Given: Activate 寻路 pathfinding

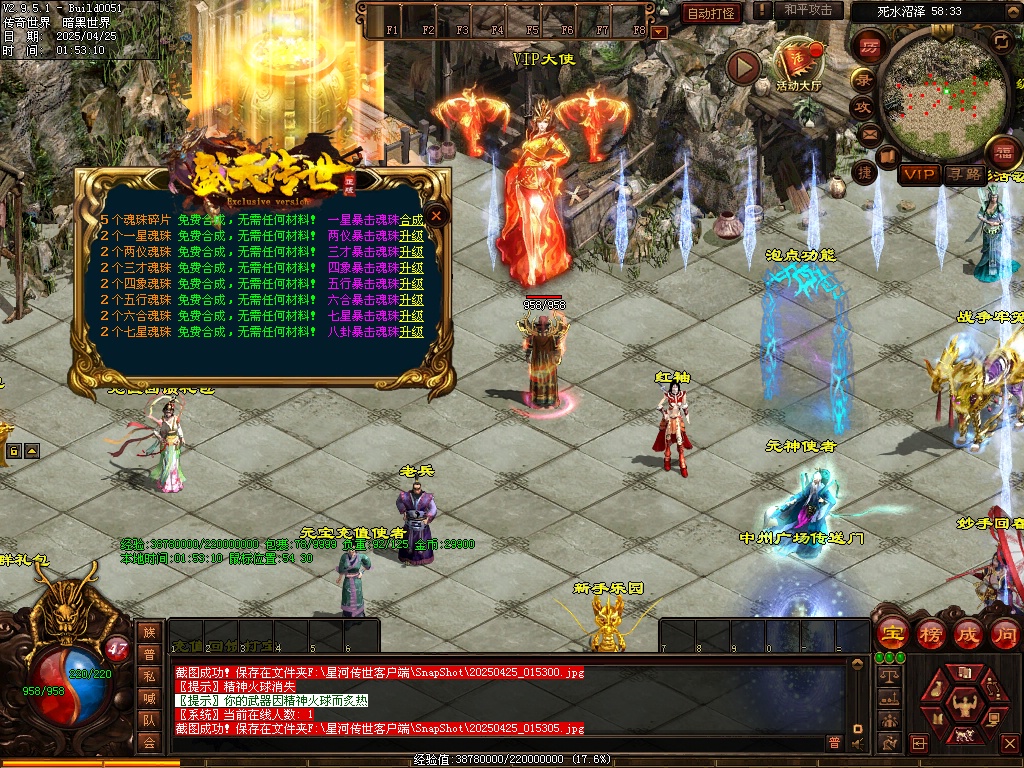Looking at the screenshot, I should (x=963, y=175).
